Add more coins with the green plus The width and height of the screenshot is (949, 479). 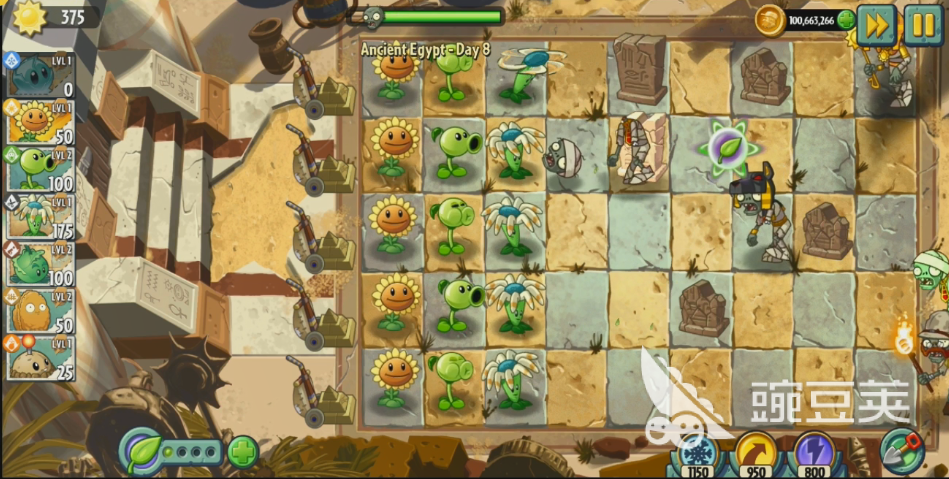click(846, 19)
